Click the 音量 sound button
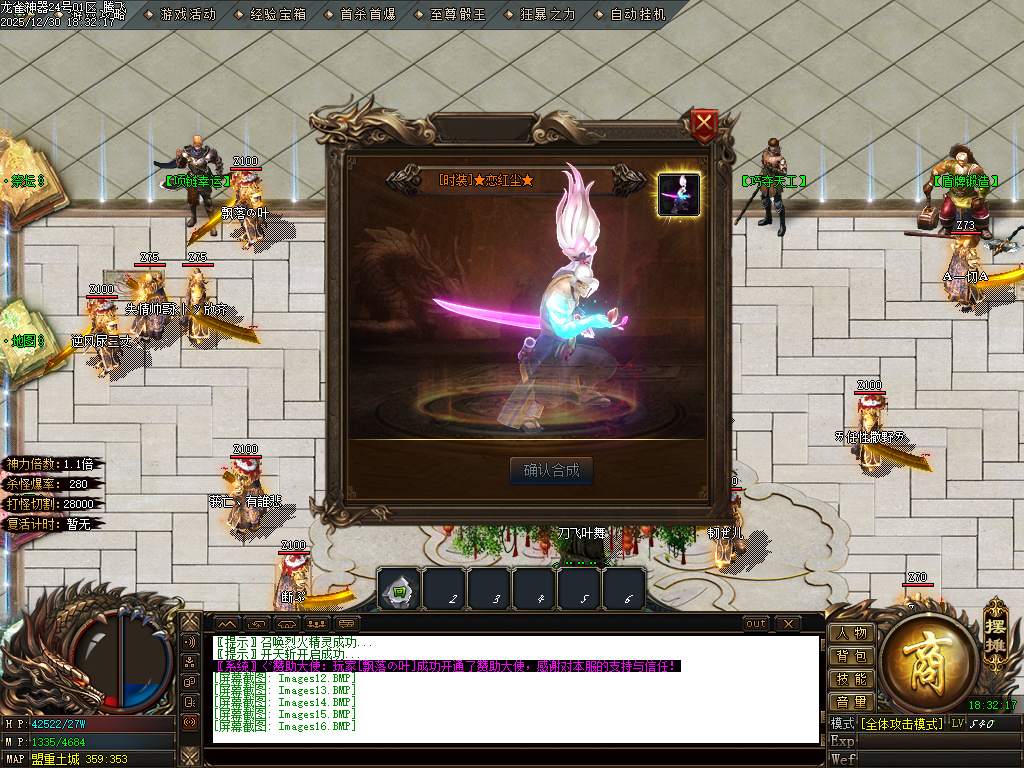This screenshot has height=768, width=1024. (x=852, y=702)
